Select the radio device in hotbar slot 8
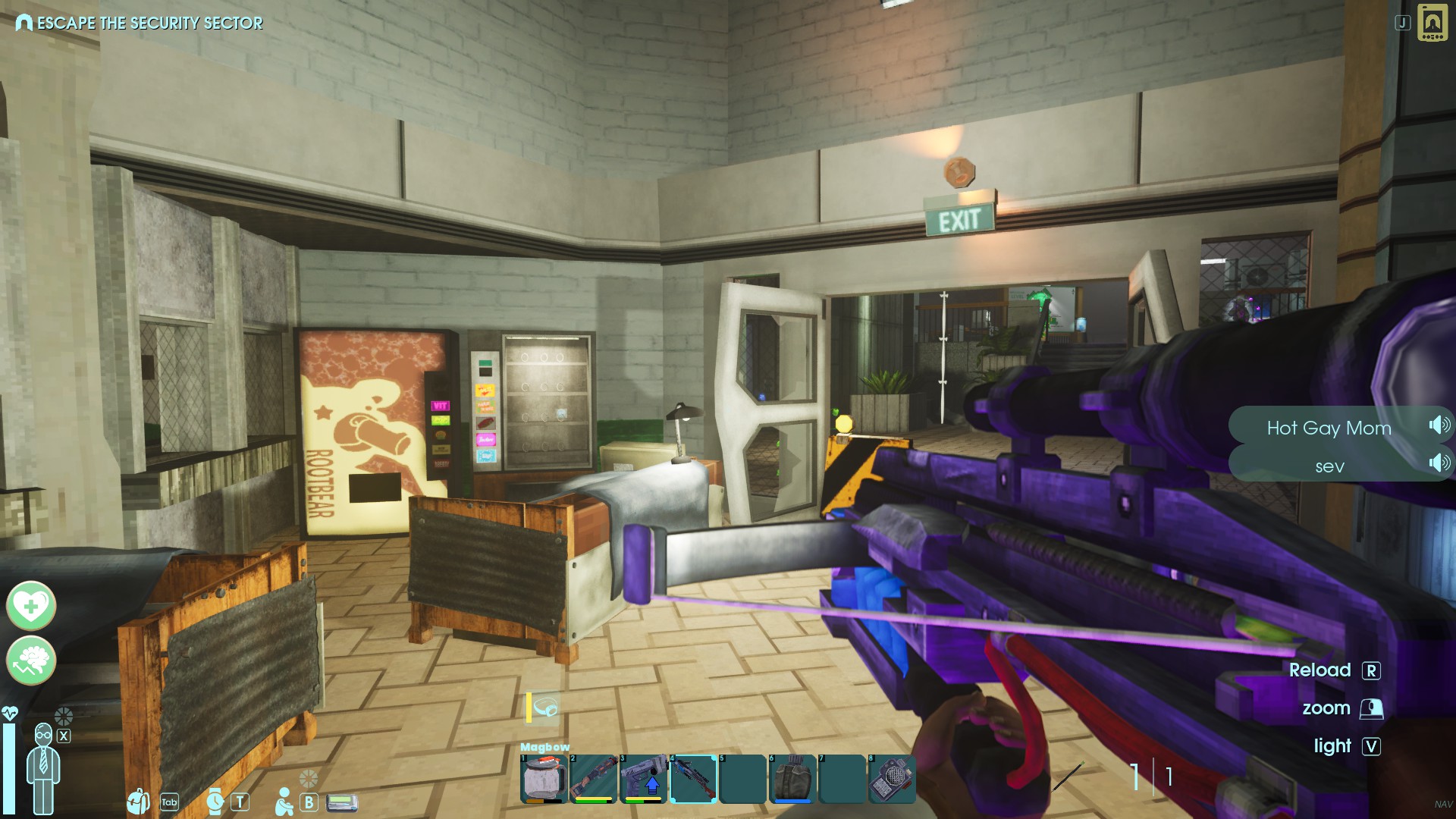 (893, 778)
